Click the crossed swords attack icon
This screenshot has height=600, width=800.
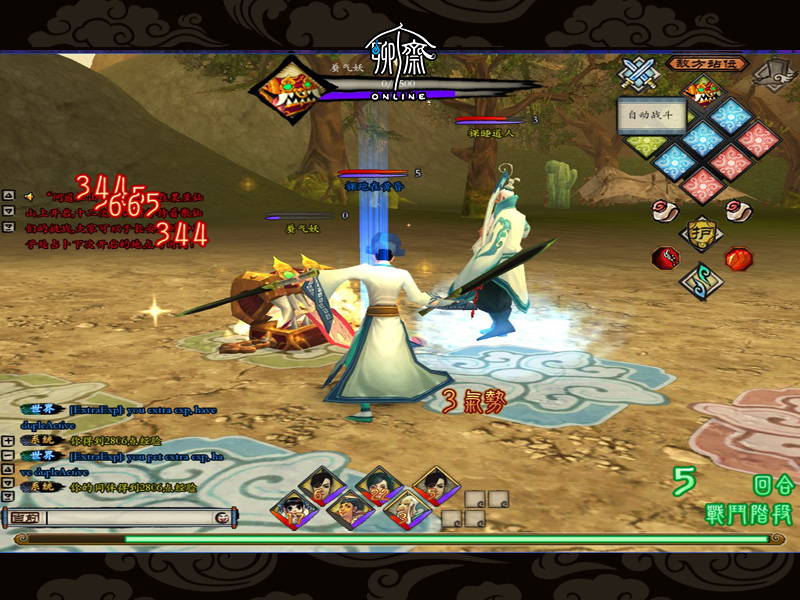click(637, 72)
